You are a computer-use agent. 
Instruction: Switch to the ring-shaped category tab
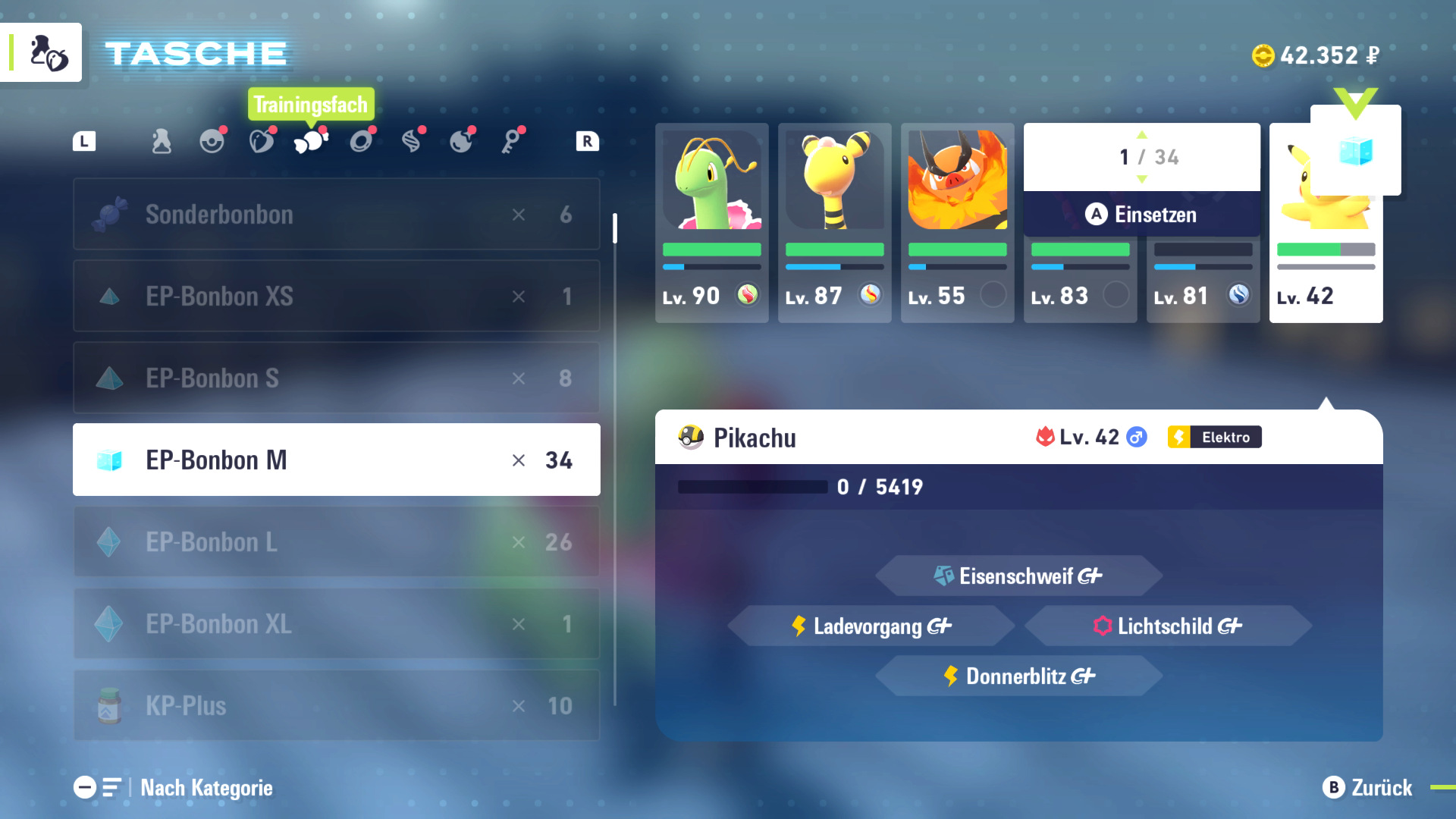[x=361, y=141]
